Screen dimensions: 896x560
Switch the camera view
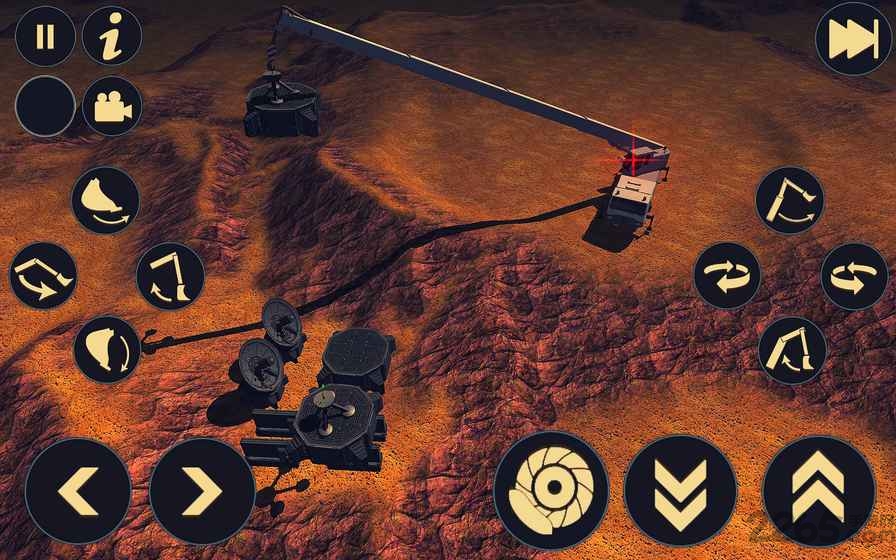pyautogui.click(x=111, y=105)
